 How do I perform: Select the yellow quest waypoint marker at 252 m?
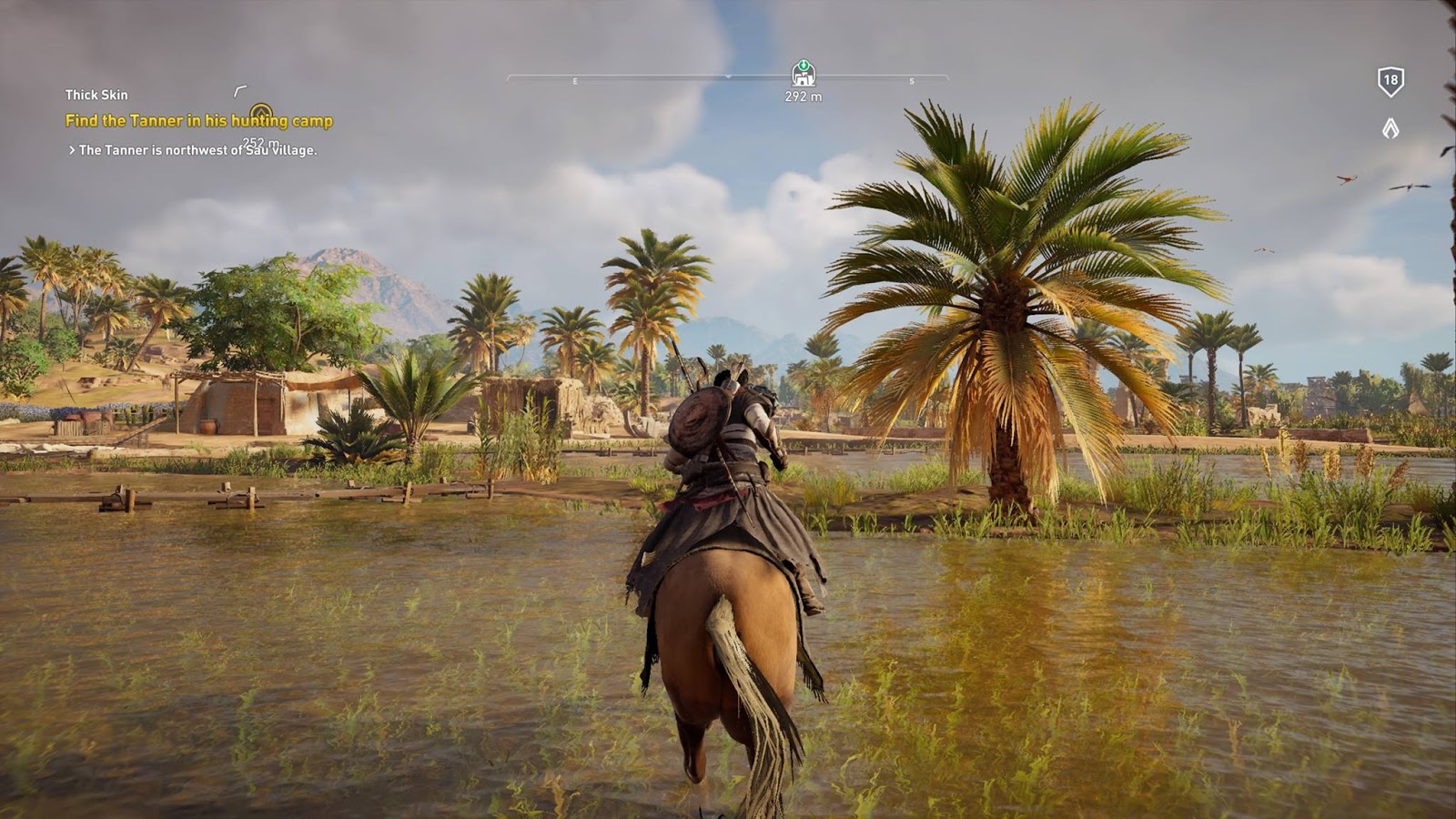(x=261, y=113)
